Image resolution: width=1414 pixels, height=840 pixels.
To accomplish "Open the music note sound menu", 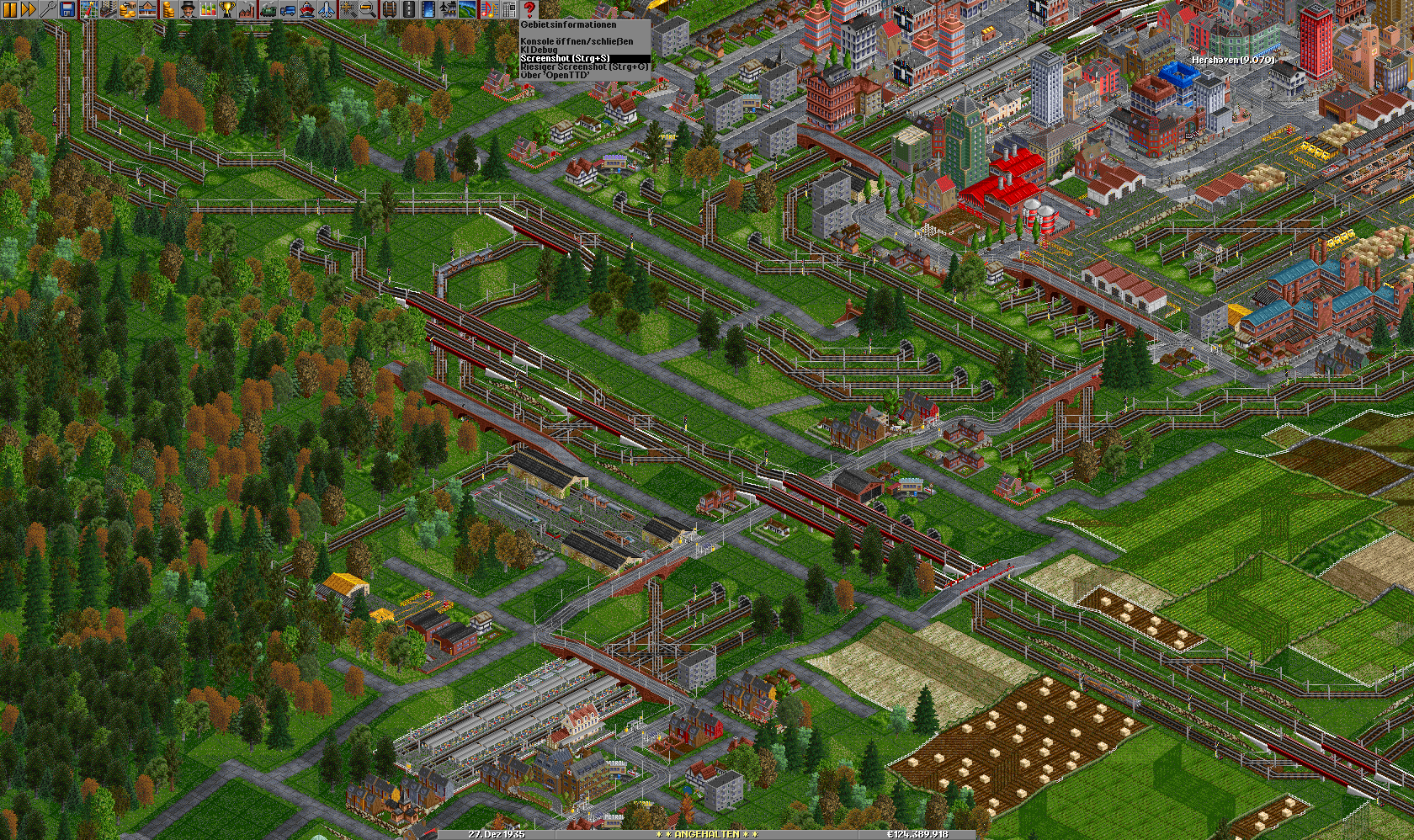I will pyautogui.click(x=489, y=9).
